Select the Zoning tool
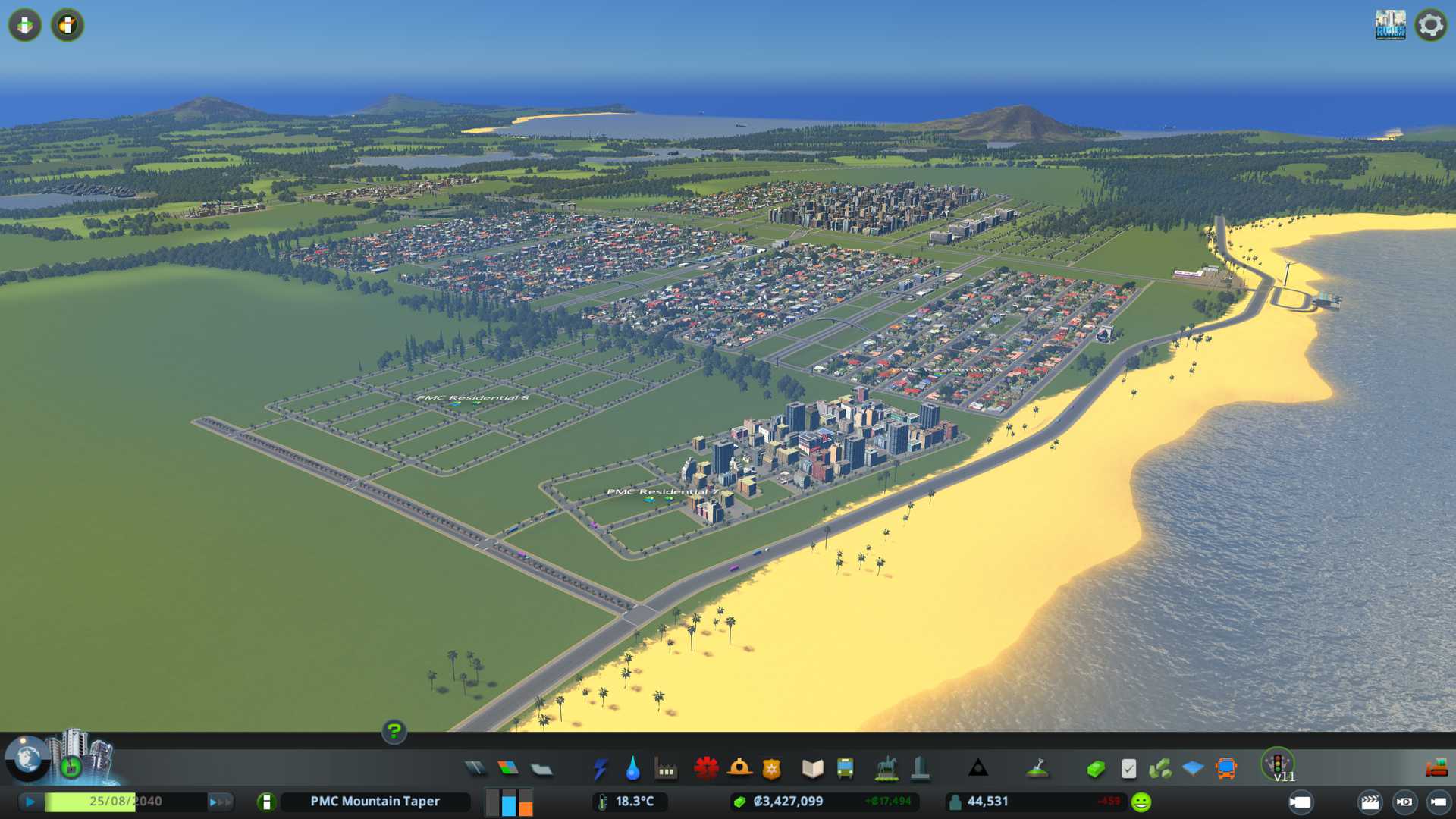This screenshot has width=1456, height=819. [x=508, y=769]
